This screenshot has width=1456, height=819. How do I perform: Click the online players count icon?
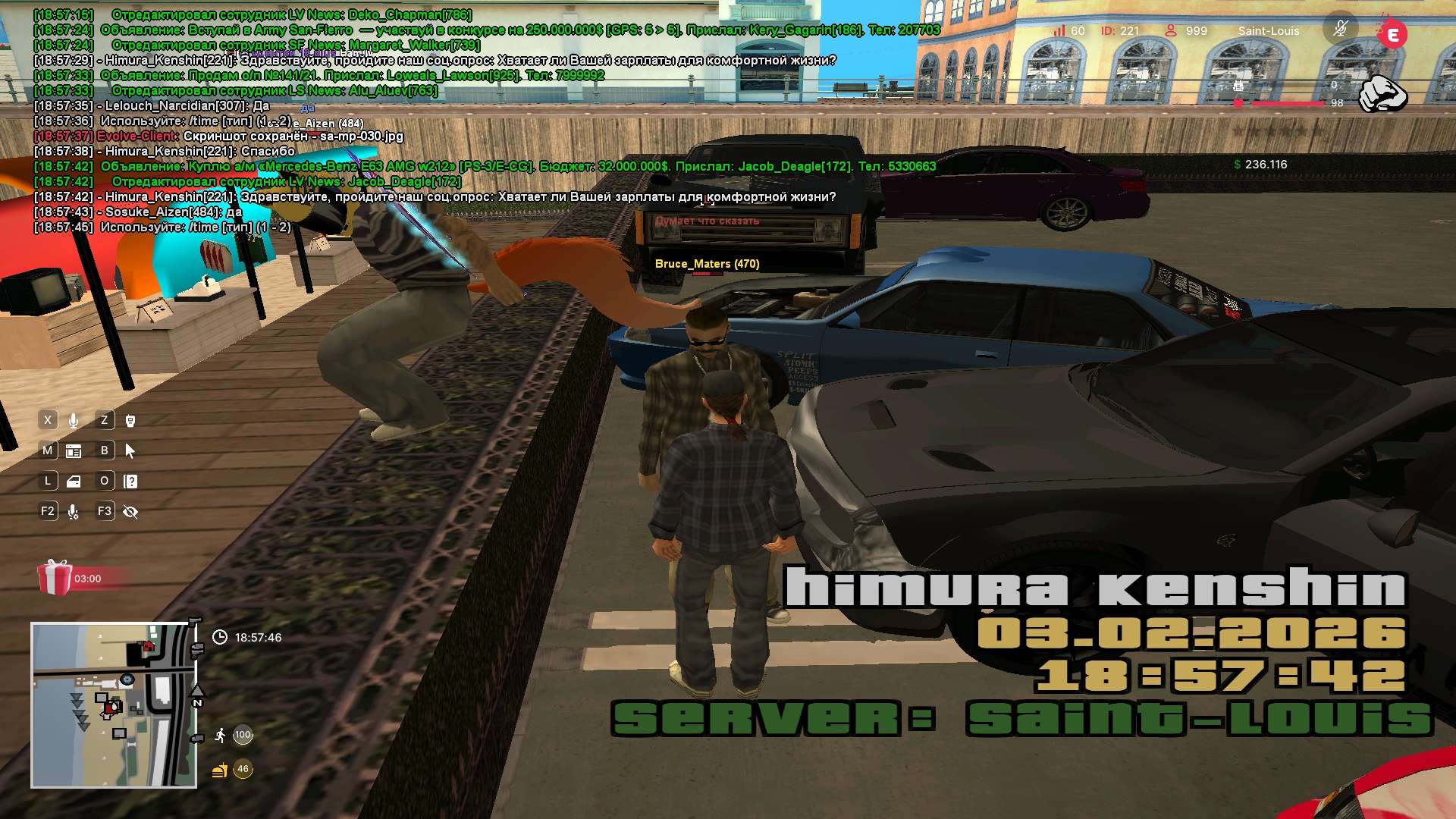click(1171, 30)
